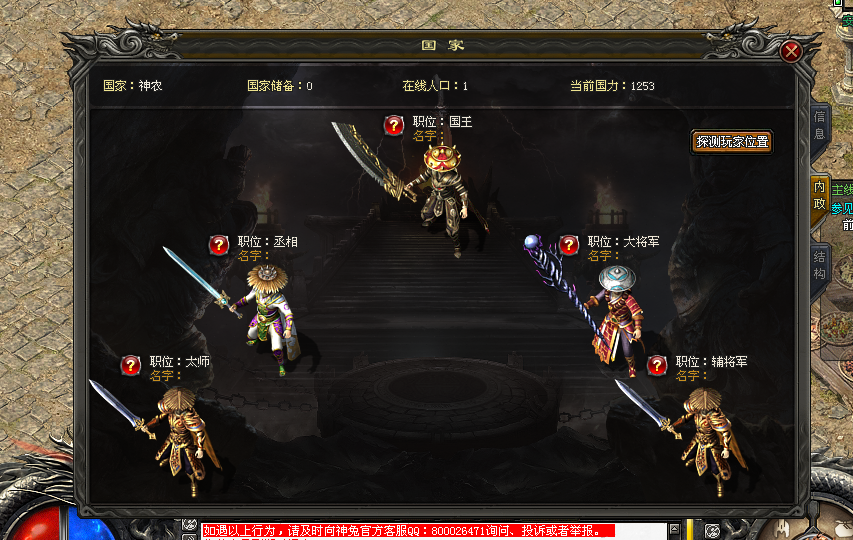Open the help icon next to 丞相
853x540 pixels.
[219, 244]
